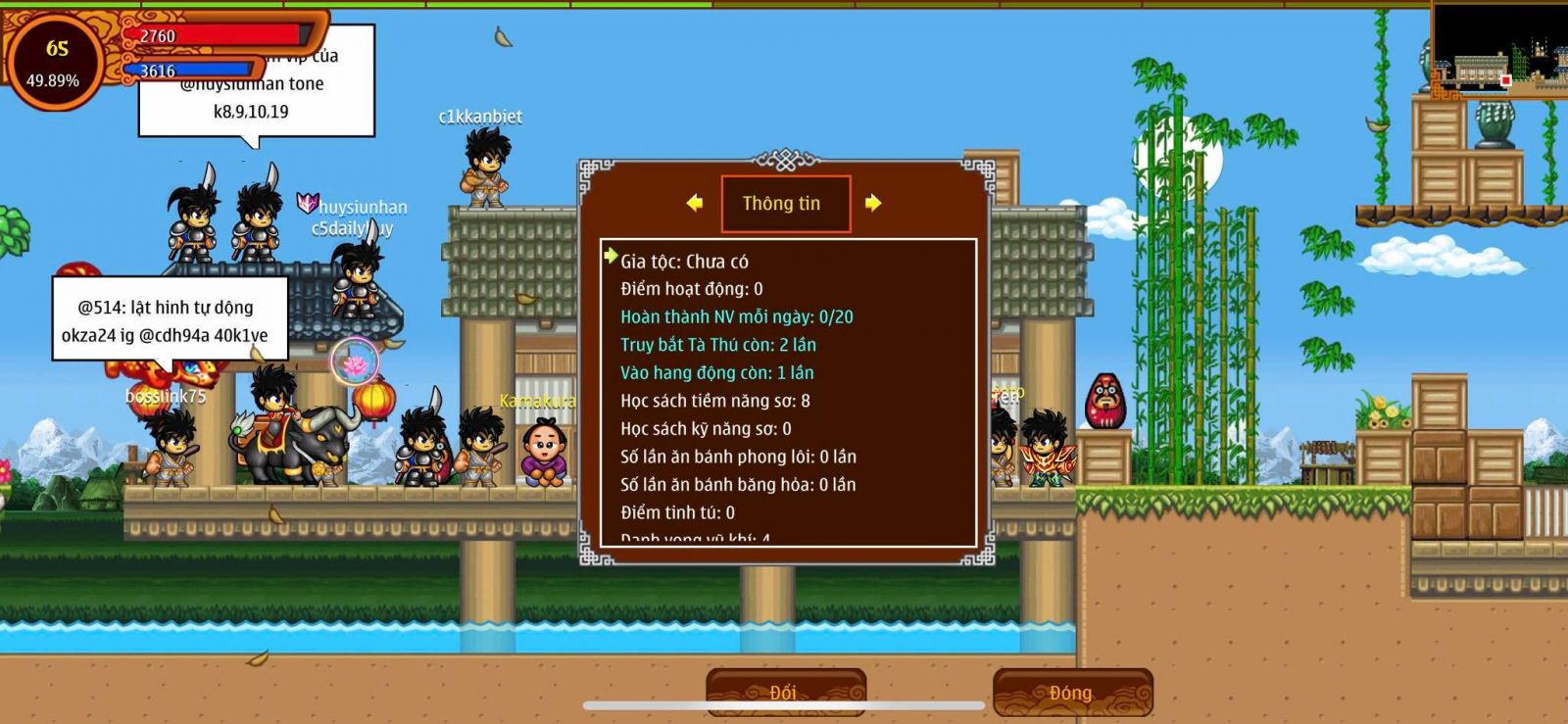Select Số lần ăn bánh phong lôi row
Screen dimensions: 1568x724
point(737,457)
